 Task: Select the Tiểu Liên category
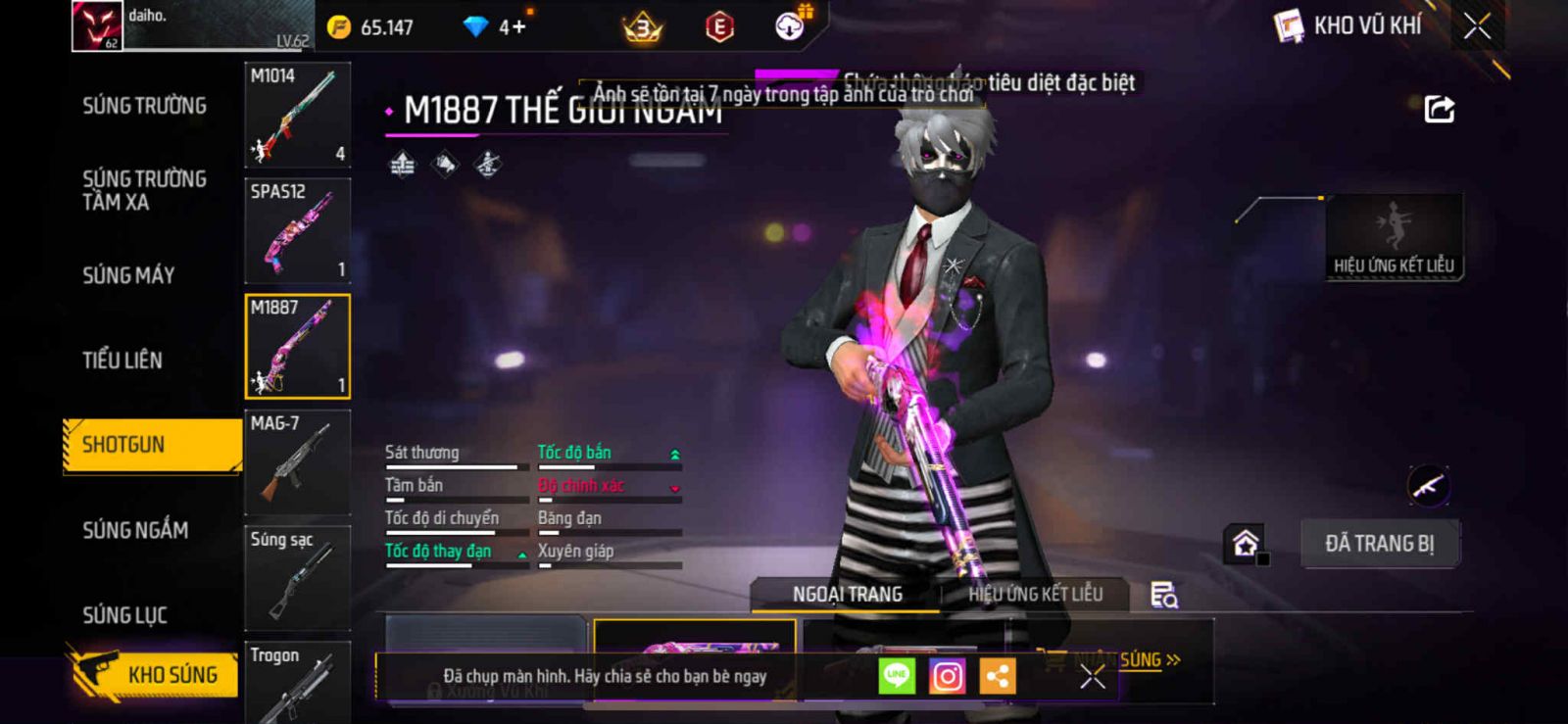coord(122,361)
